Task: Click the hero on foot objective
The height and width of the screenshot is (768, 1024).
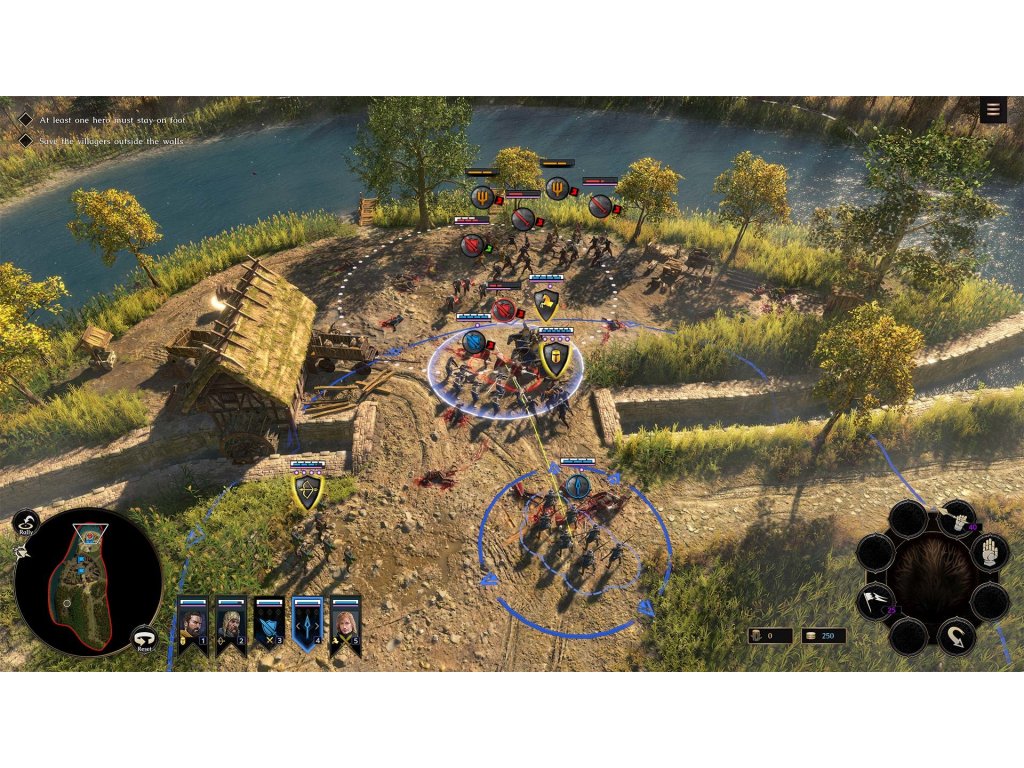Action: (x=112, y=119)
